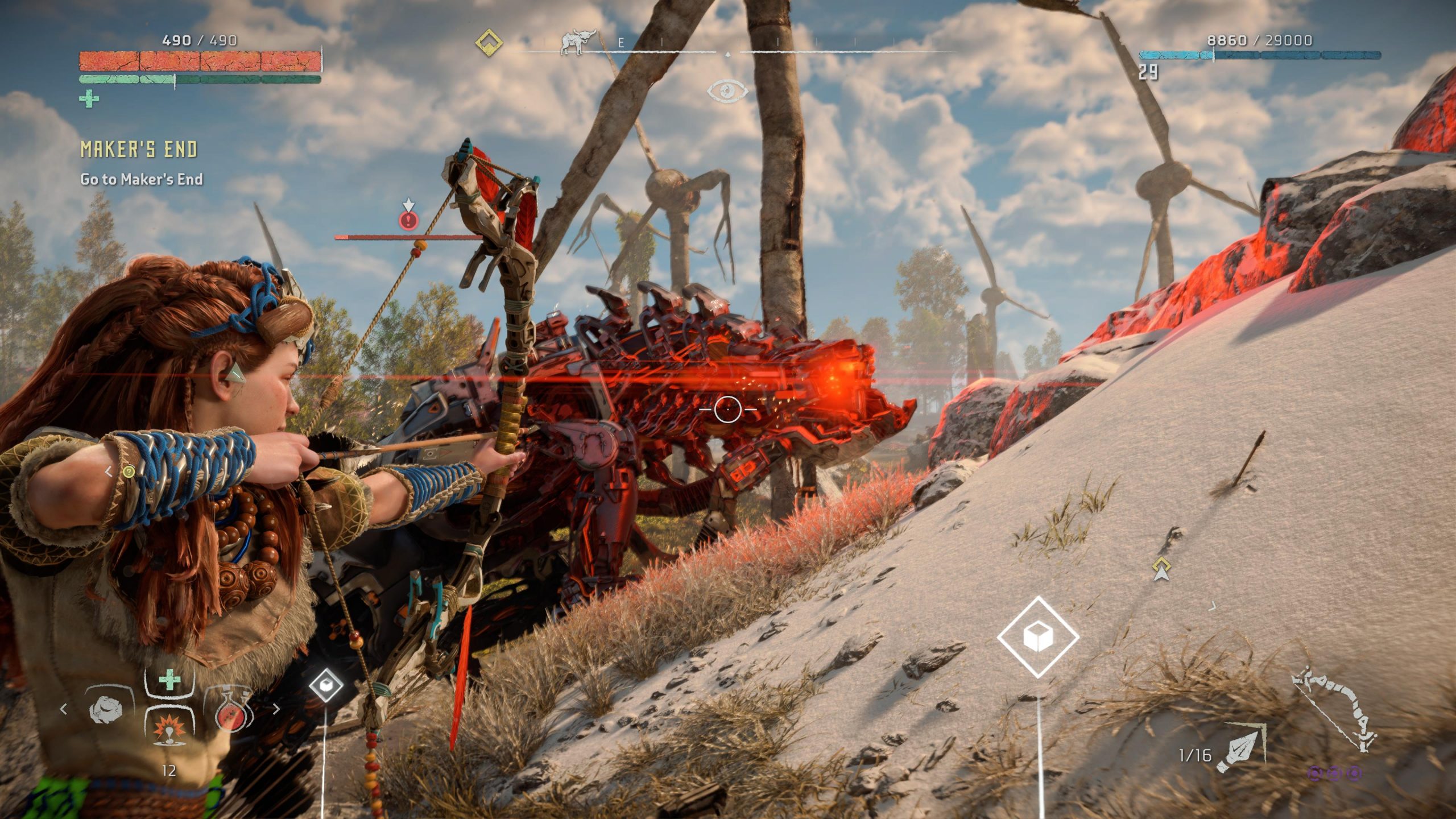Select the red exclamation enemy alert marker
This screenshot has height=819, width=1456.
click(408, 220)
